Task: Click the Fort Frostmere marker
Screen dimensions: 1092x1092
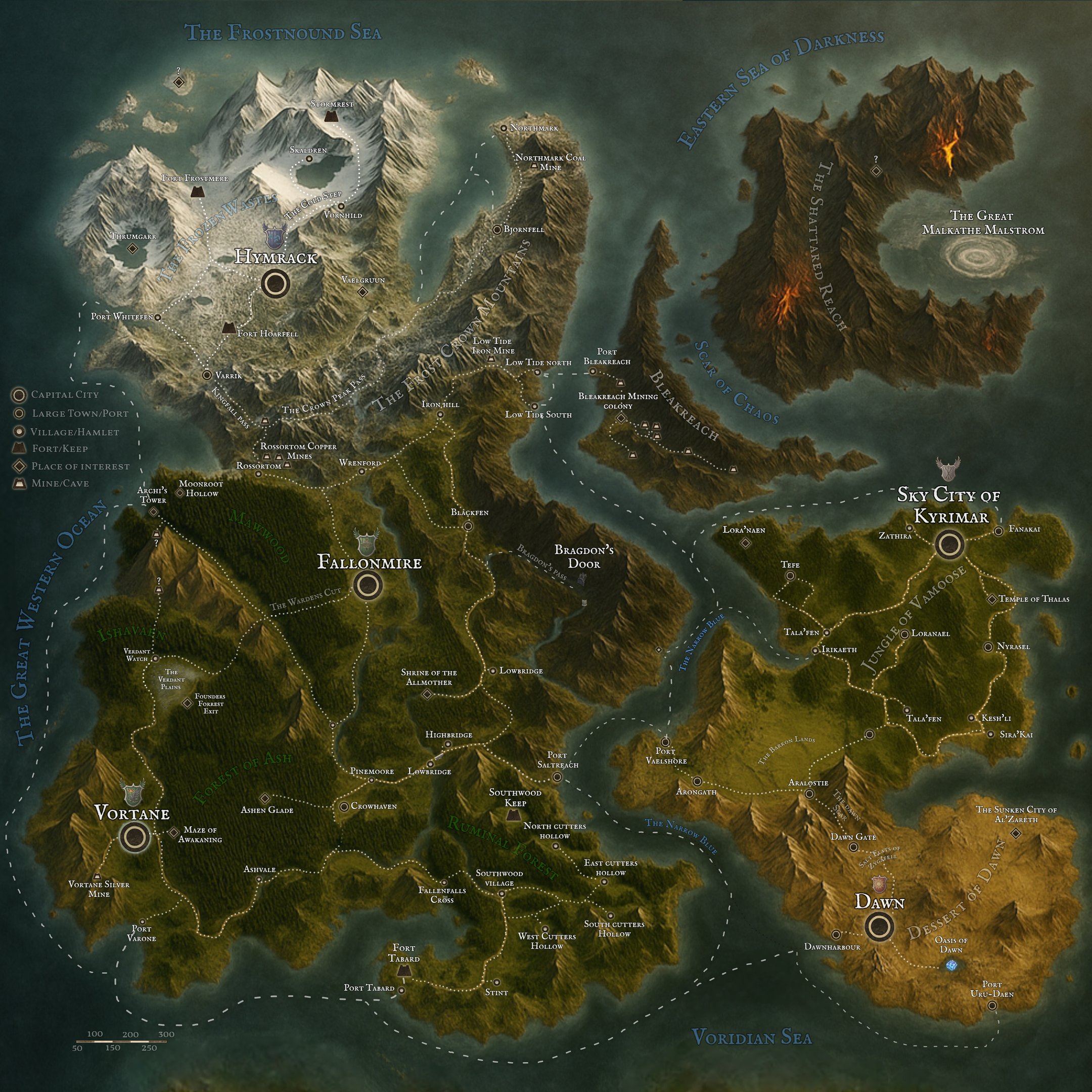Action: [x=197, y=191]
